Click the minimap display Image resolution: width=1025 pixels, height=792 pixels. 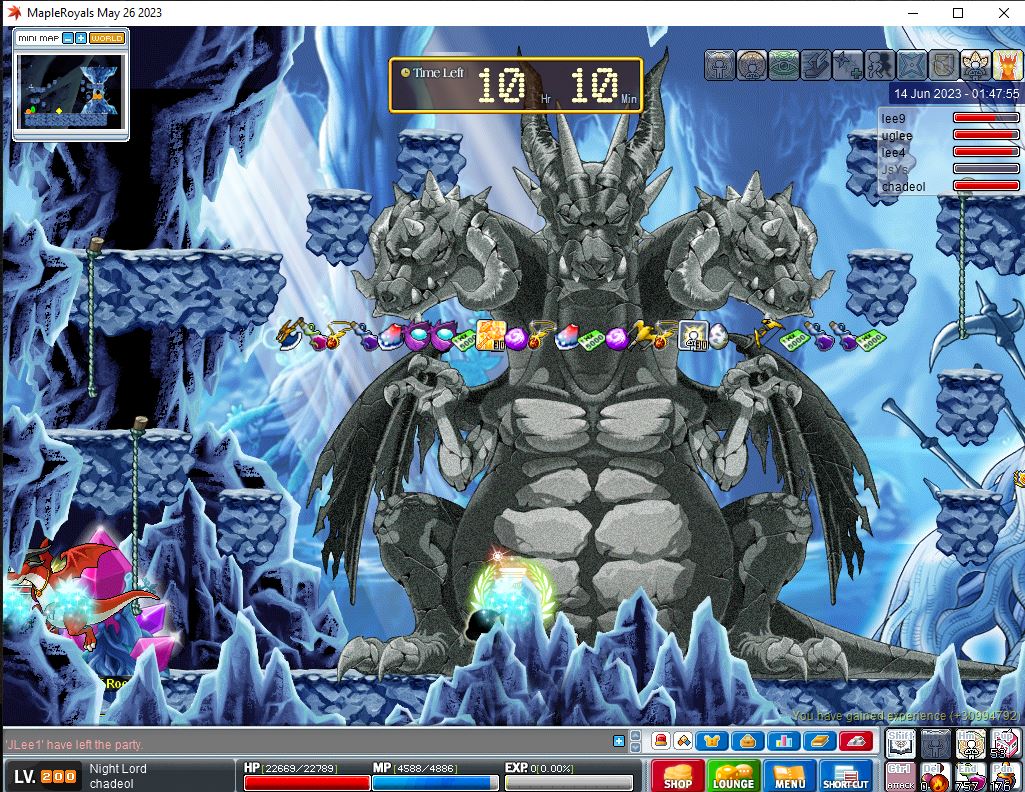(x=70, y=90)
